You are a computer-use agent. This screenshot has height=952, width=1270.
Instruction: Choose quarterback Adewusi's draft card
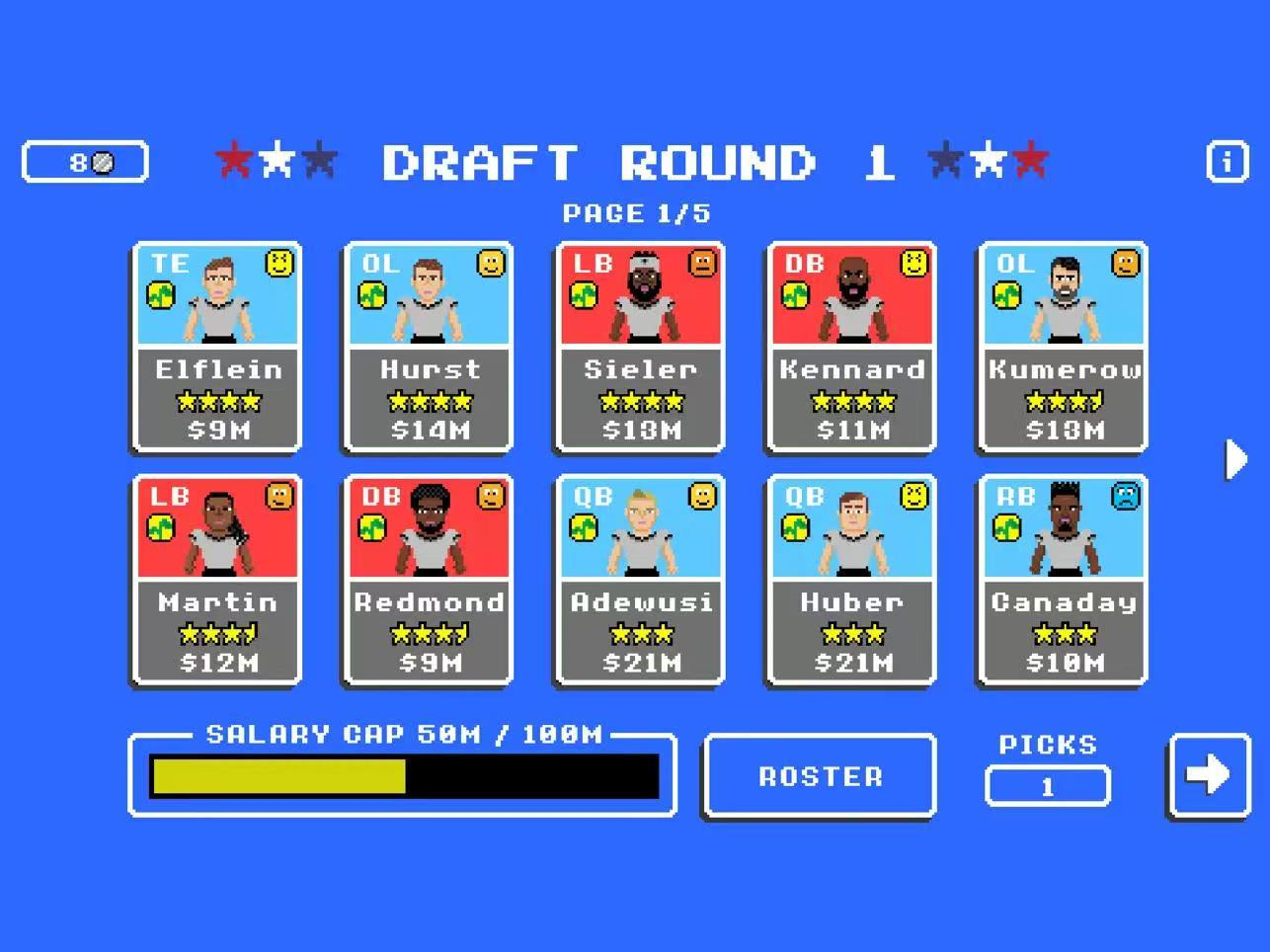tap(640, 581)
